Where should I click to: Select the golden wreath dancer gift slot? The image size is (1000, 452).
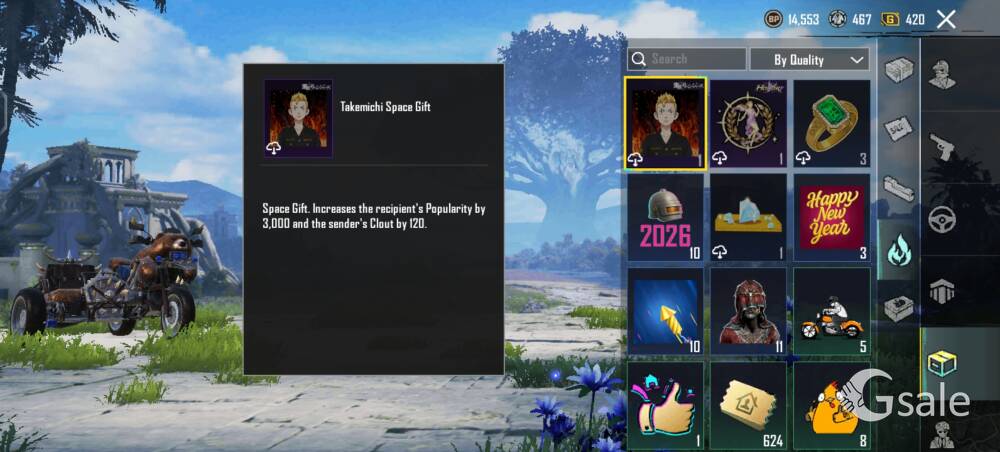(748, 123)
